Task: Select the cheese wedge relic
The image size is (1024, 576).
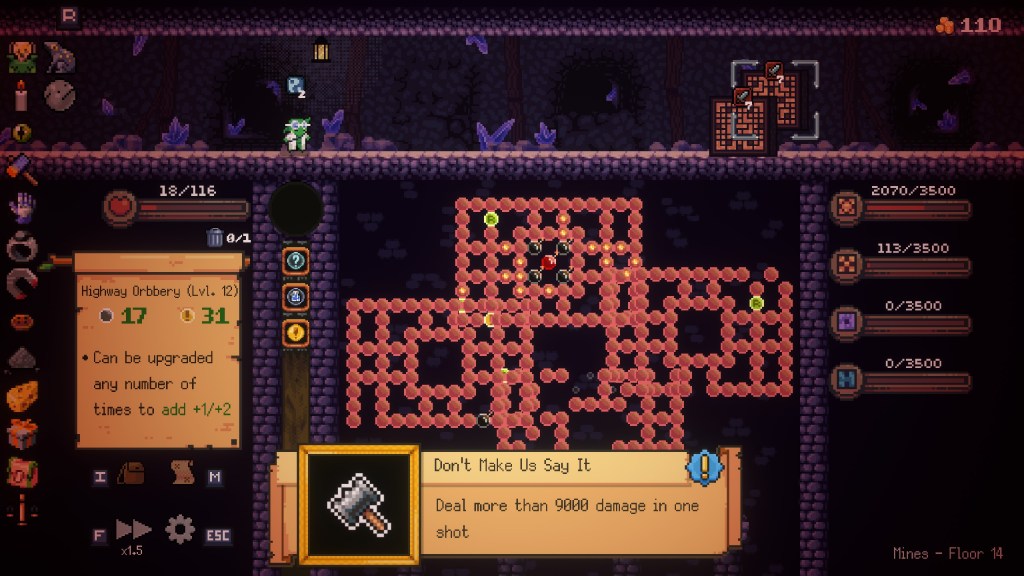Action: (x=22, y=397)
